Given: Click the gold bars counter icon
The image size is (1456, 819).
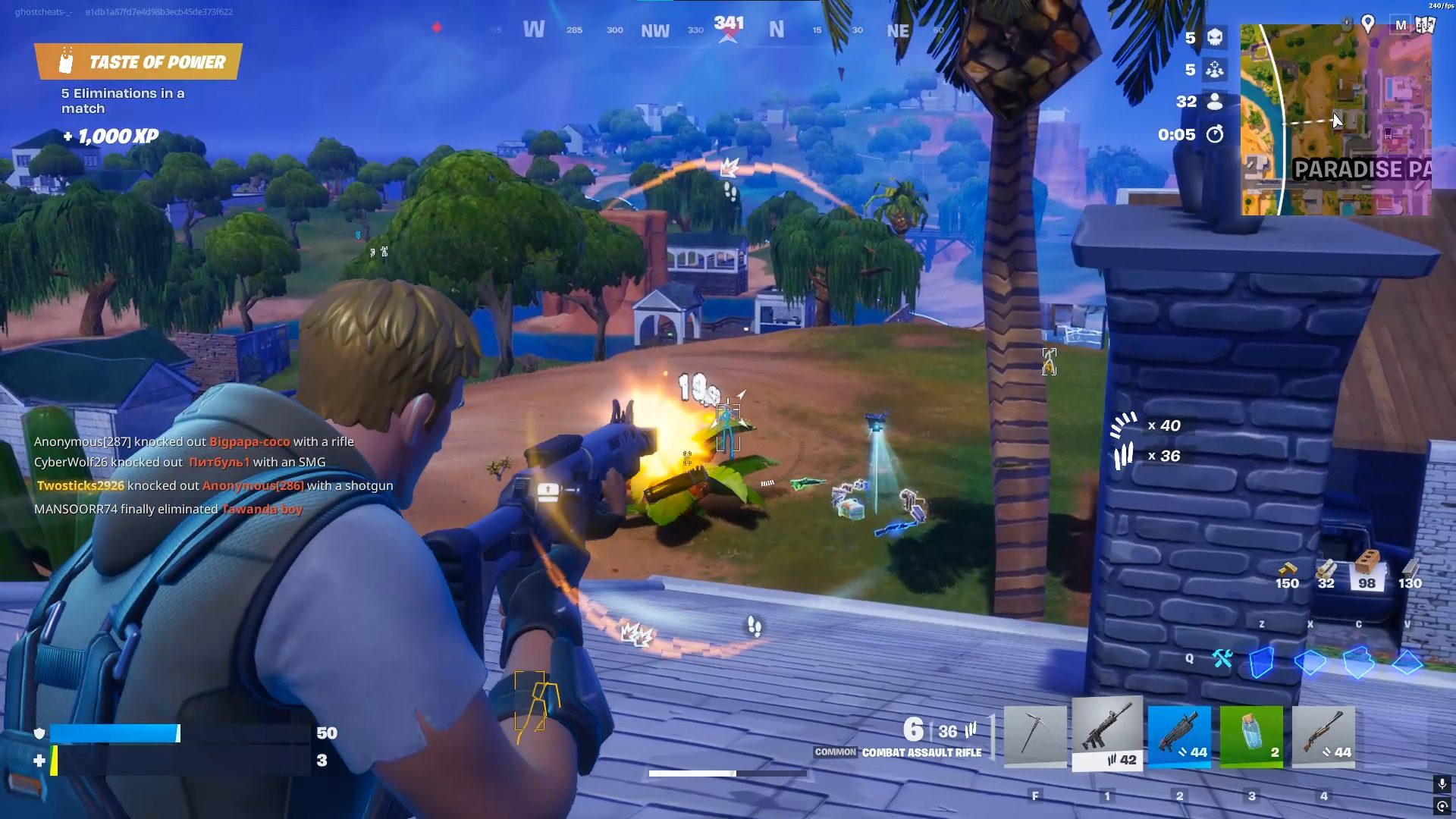Looking at the screenshot, I should 1285,570.
